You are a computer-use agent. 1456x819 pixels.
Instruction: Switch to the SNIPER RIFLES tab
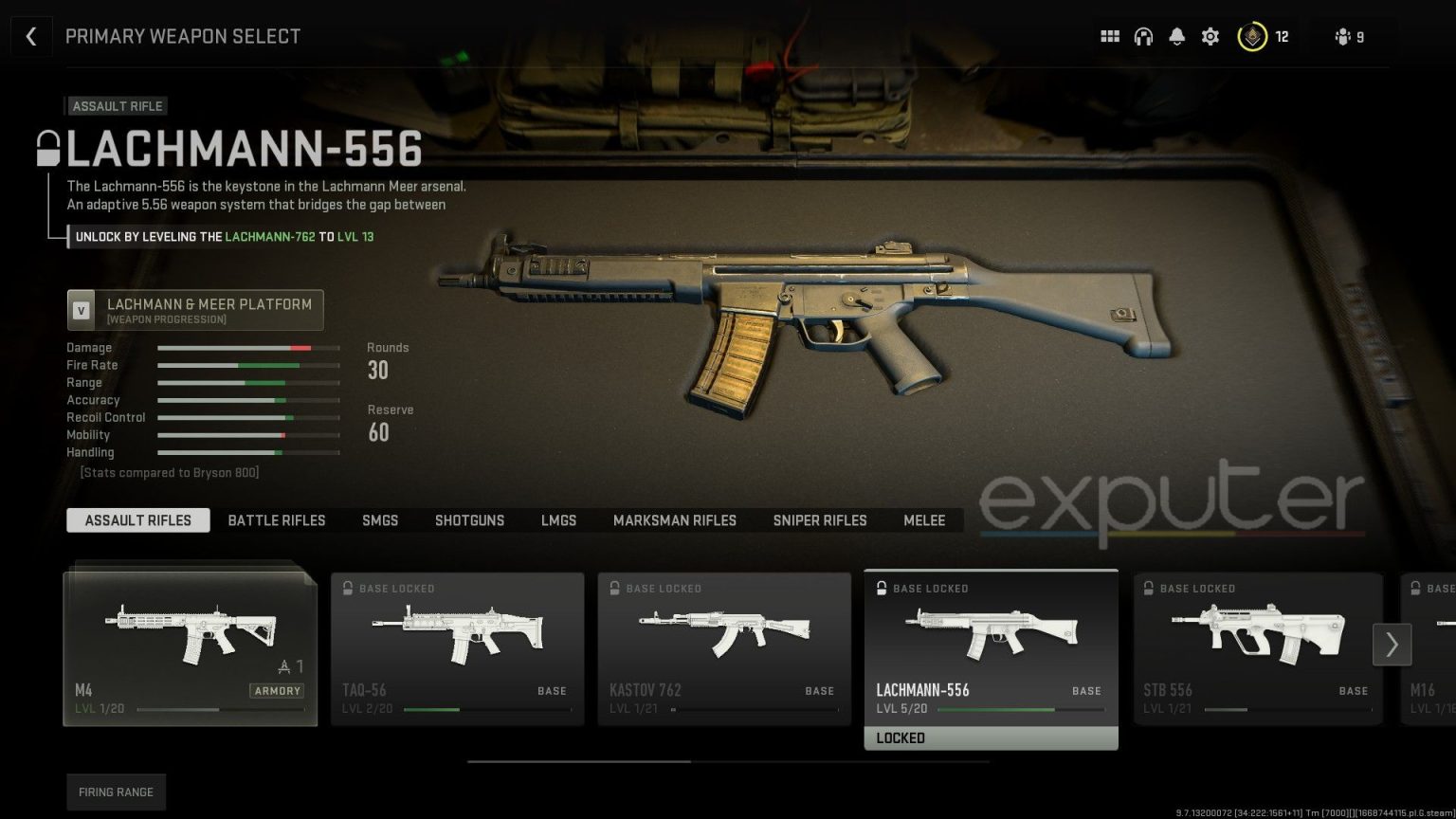(x=819, y=520)
